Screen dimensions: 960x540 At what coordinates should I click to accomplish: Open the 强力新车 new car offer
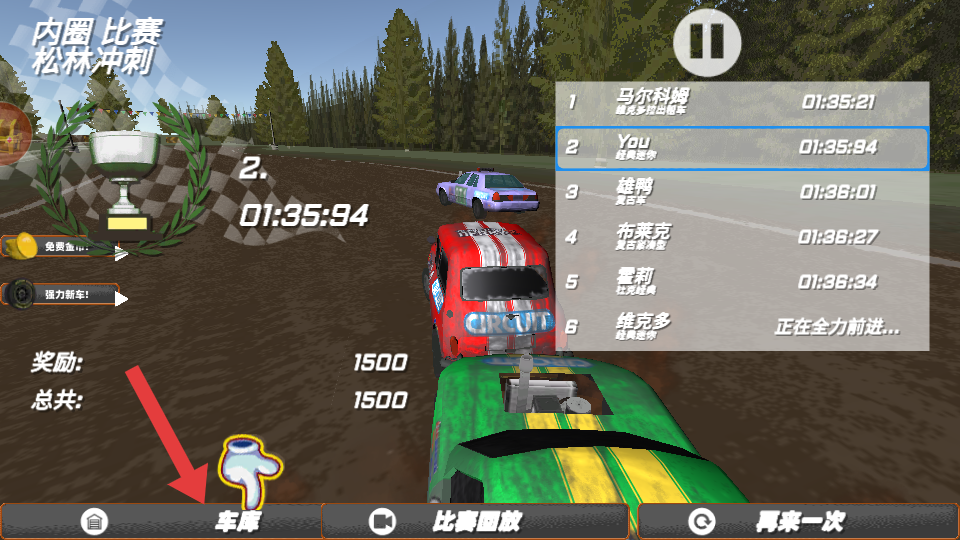click(62, 295)
